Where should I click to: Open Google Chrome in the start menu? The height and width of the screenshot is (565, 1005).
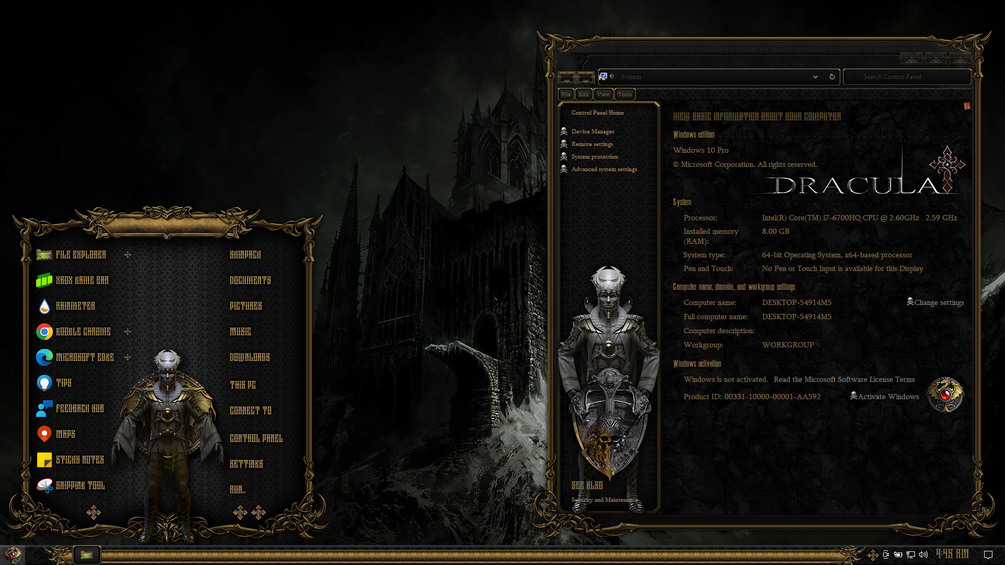pos(83,332)
